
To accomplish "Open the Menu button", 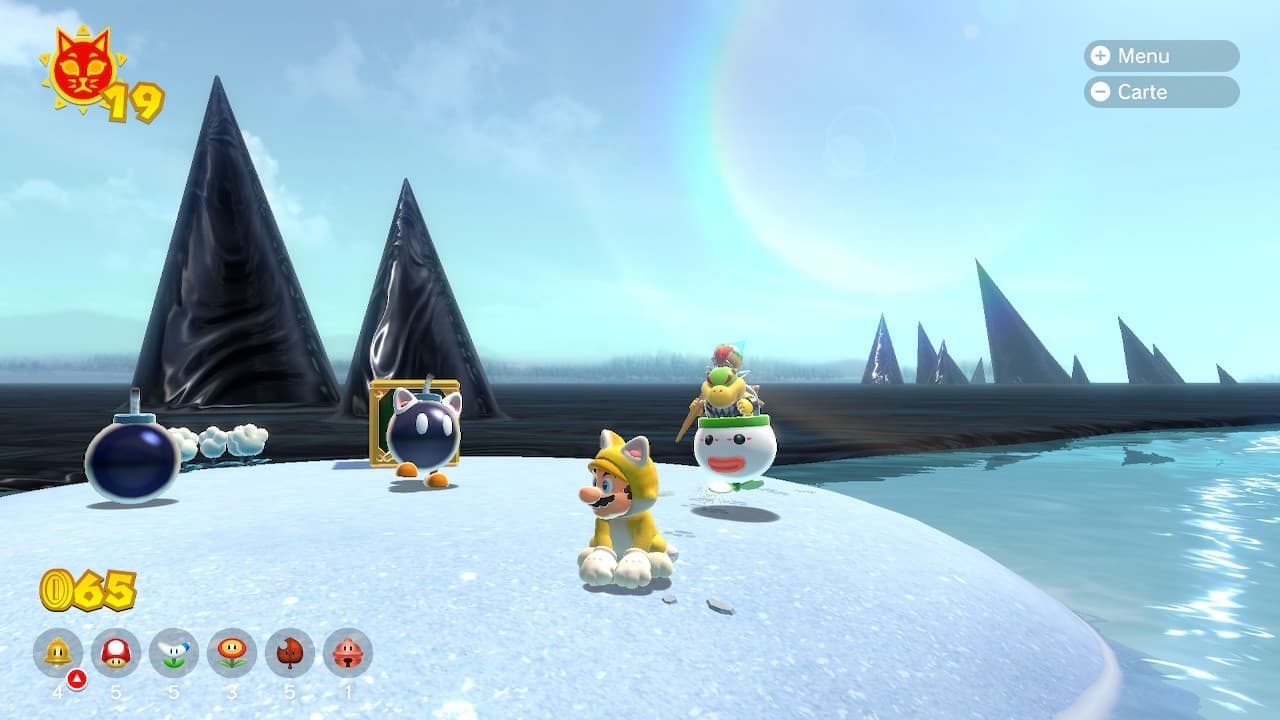I will coord(1160,56).
